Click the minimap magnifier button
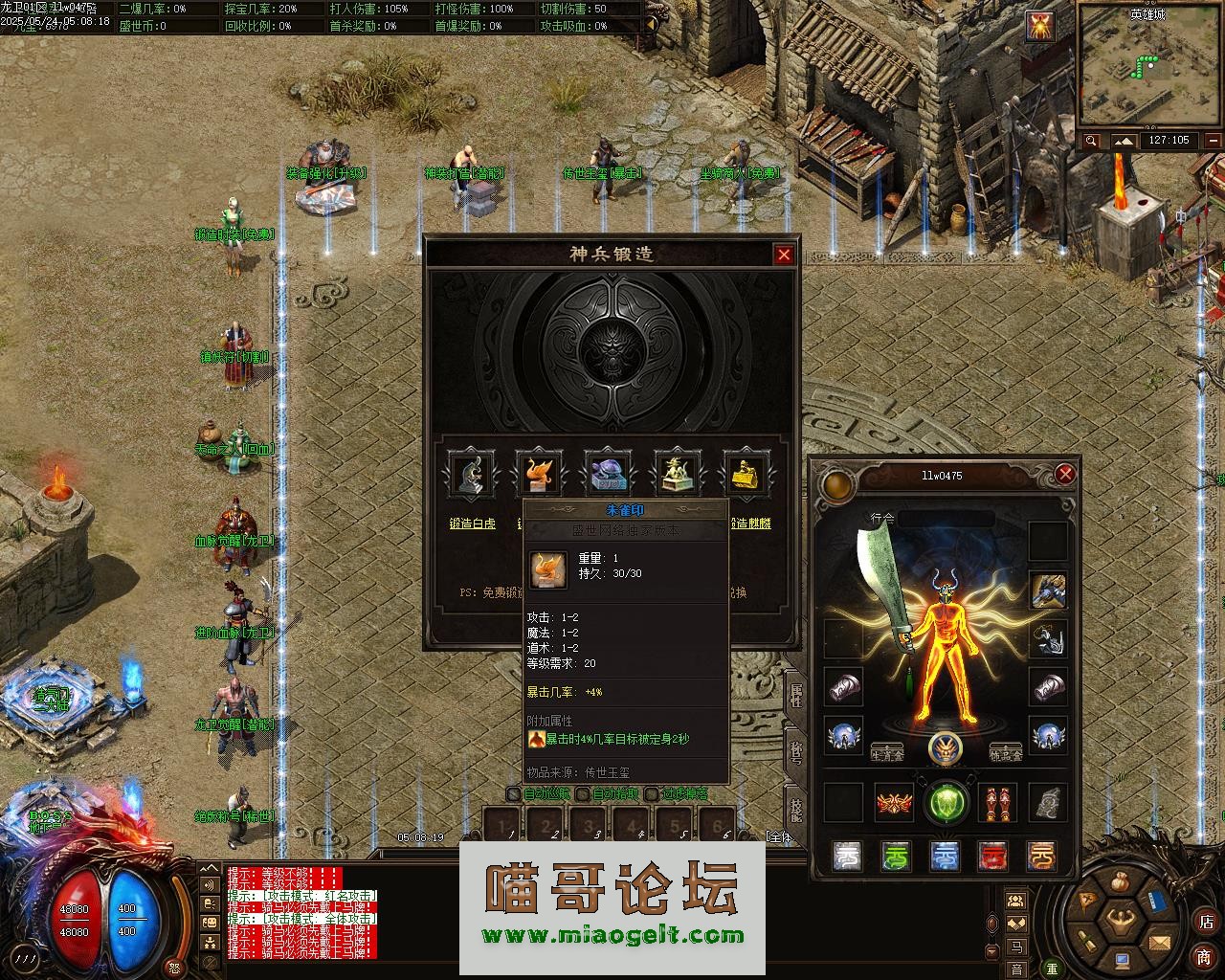 (1092, 141)
